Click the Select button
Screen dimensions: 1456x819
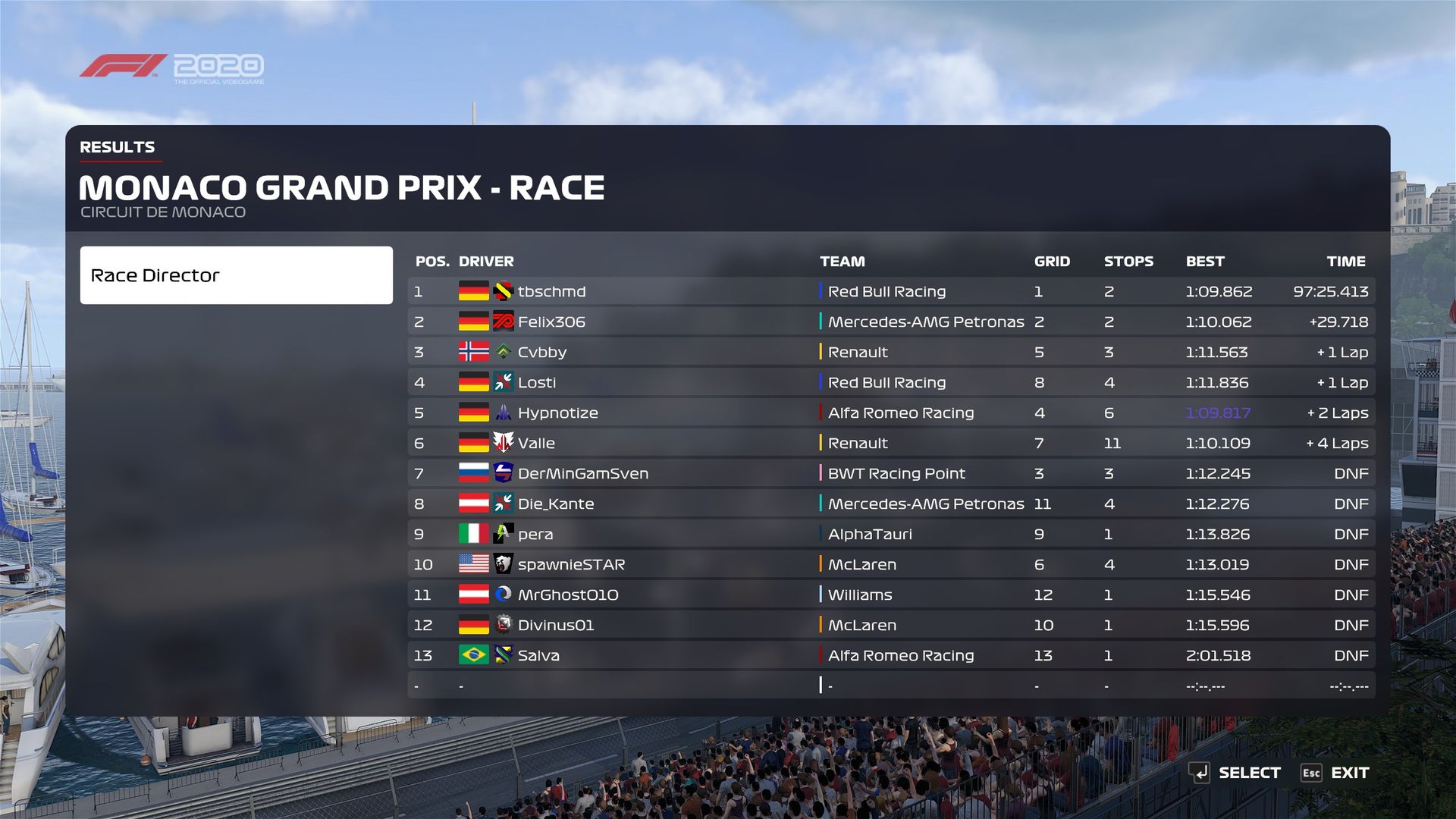click(1235, 773)
